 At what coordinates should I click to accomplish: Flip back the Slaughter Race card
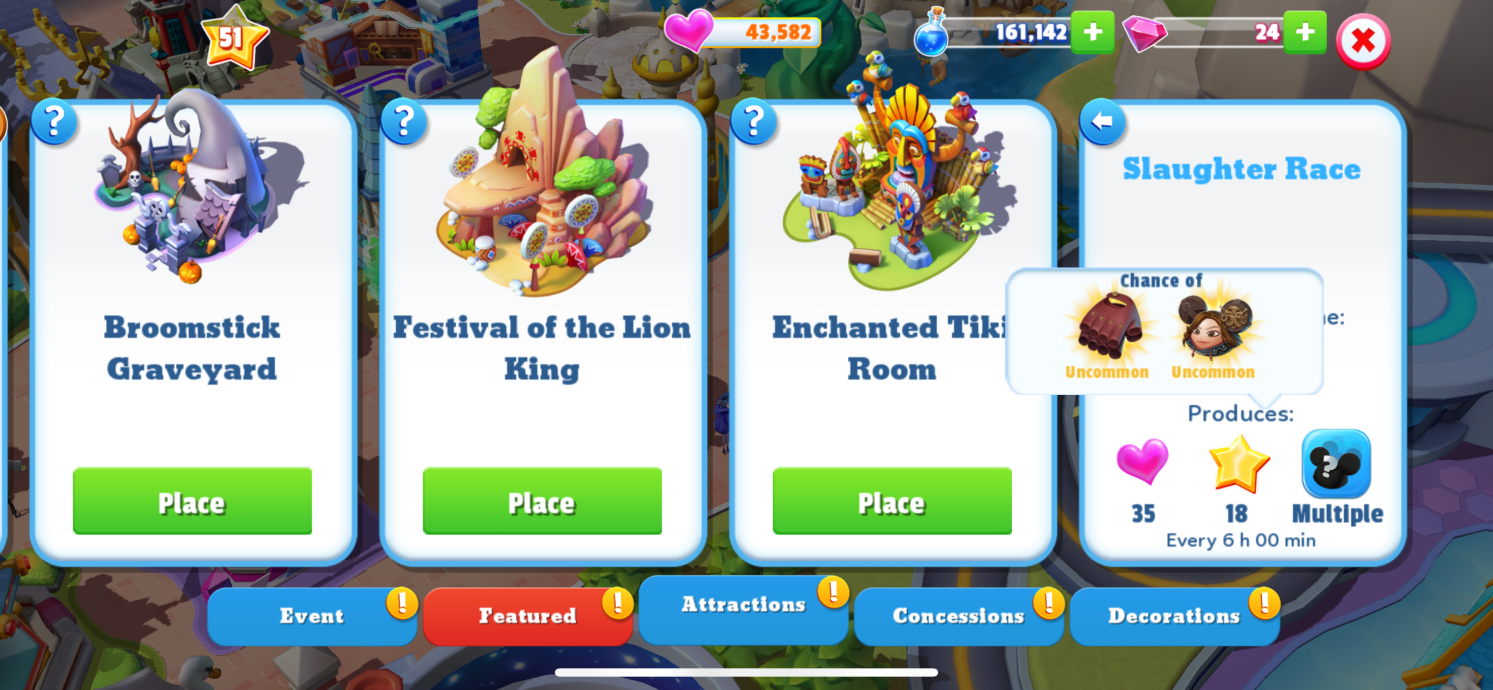1102,122
